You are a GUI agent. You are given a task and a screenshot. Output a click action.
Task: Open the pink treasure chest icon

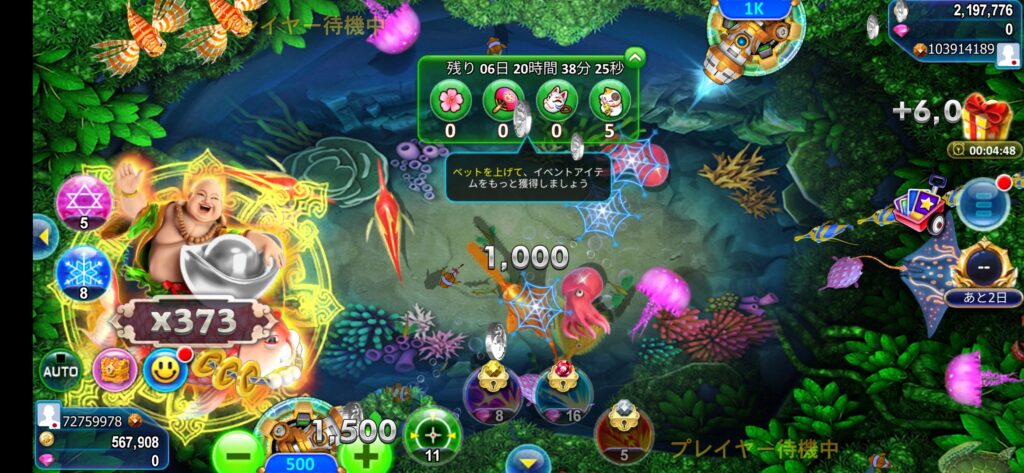pyautogui.click(x=114, y=369)
